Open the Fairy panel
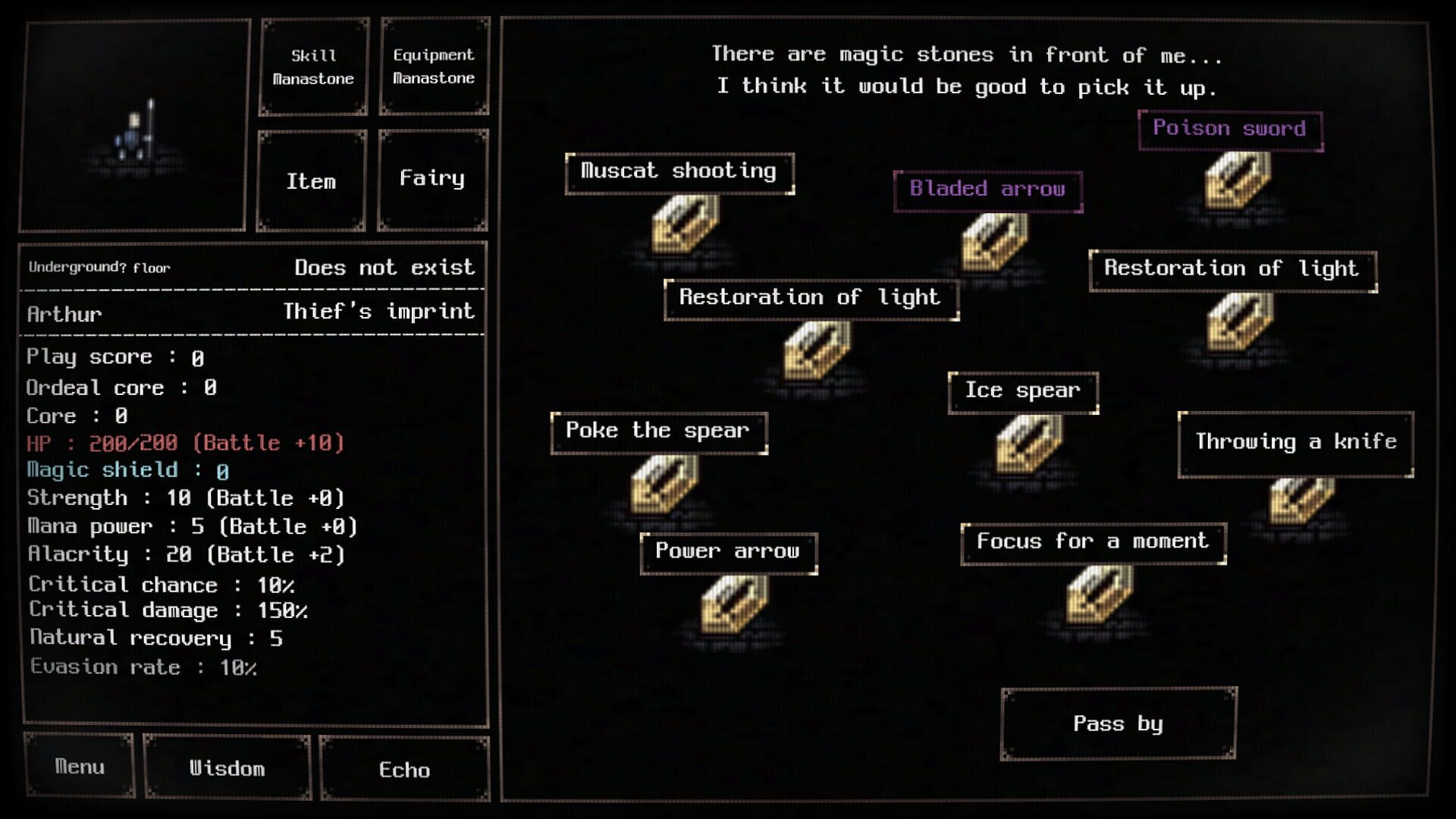 pos(432,178)
